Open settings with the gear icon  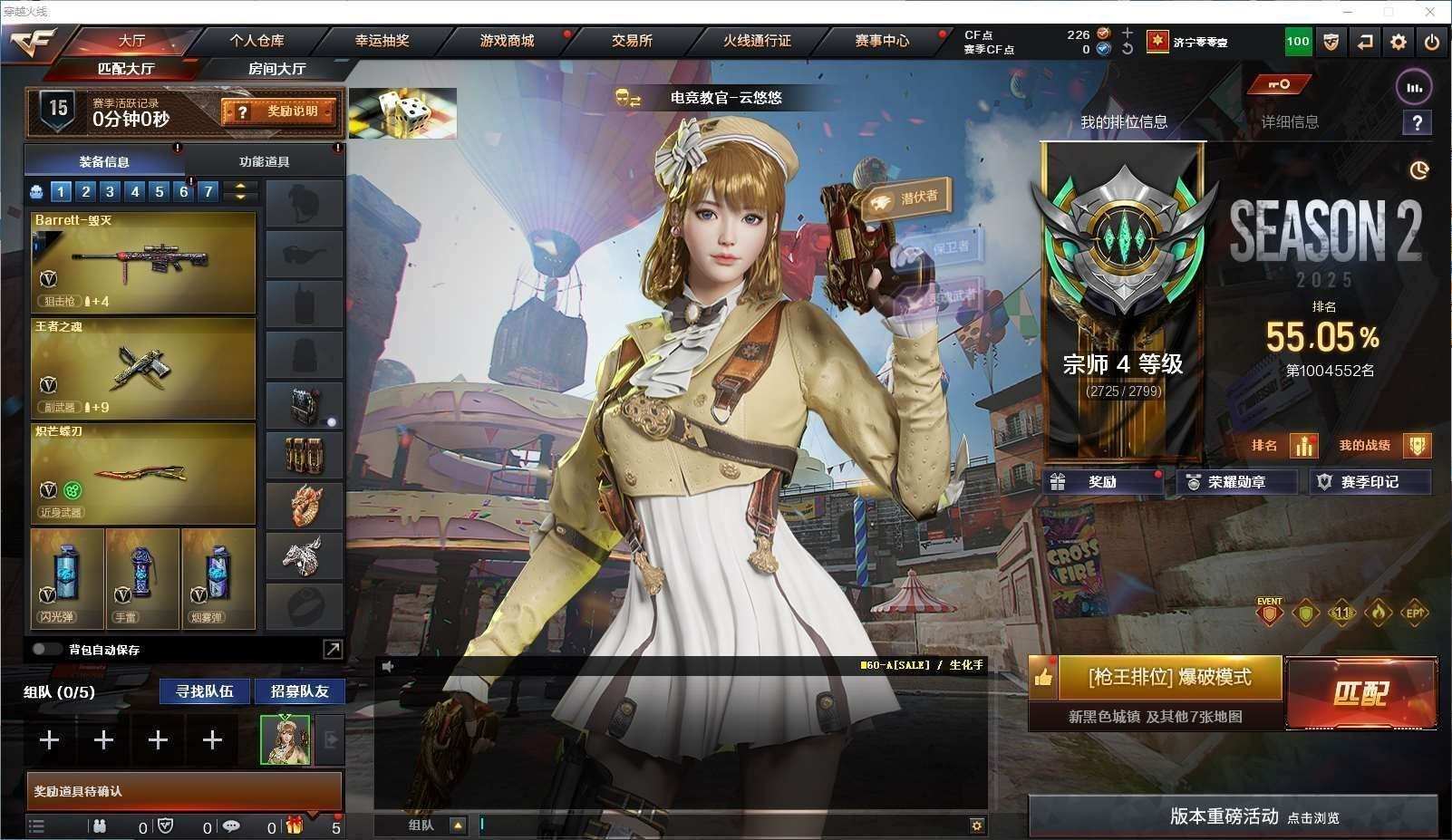pyautogui.click(x=1399, y=42)
